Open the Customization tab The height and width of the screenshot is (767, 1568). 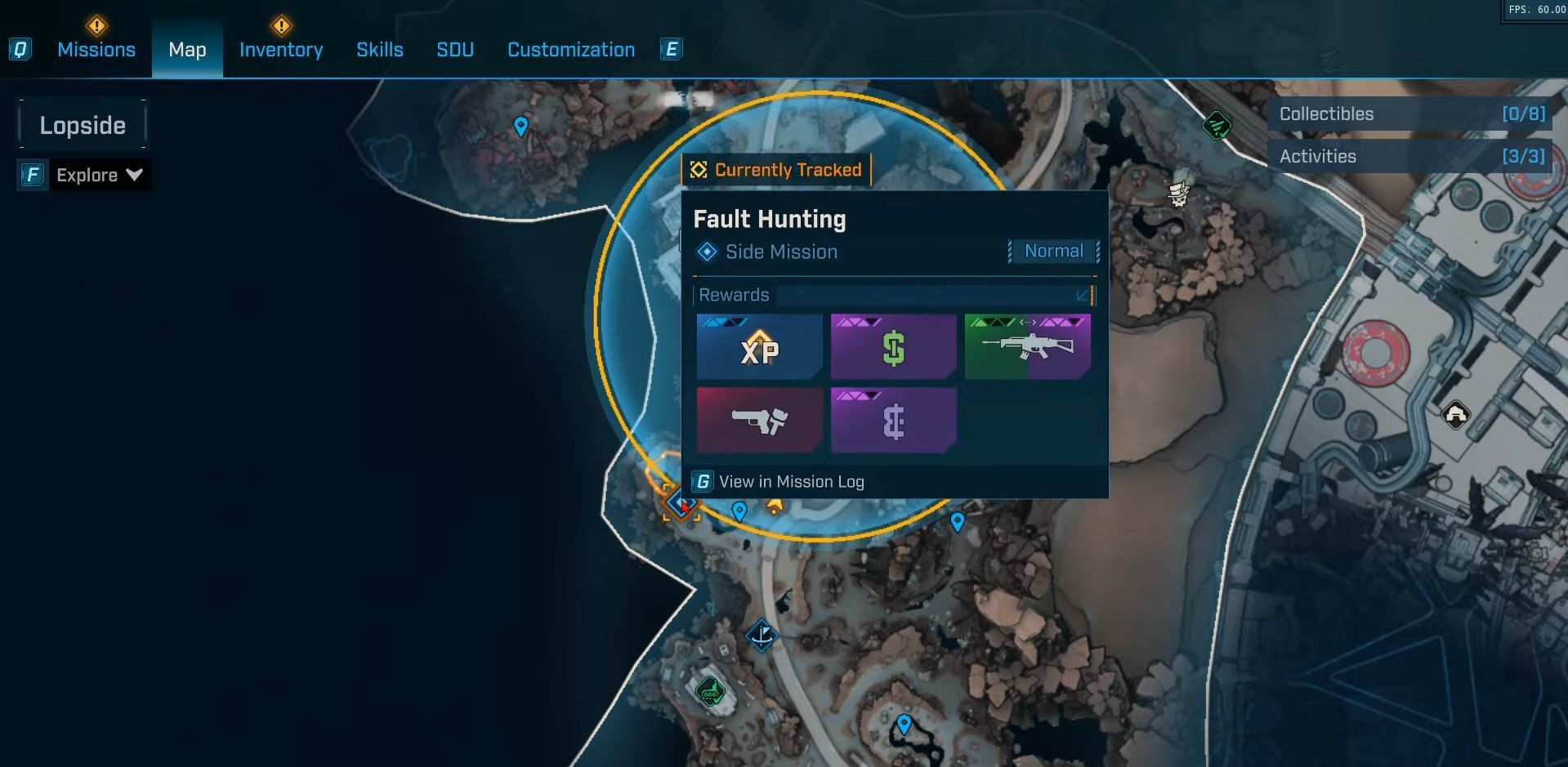click(571, 50)
